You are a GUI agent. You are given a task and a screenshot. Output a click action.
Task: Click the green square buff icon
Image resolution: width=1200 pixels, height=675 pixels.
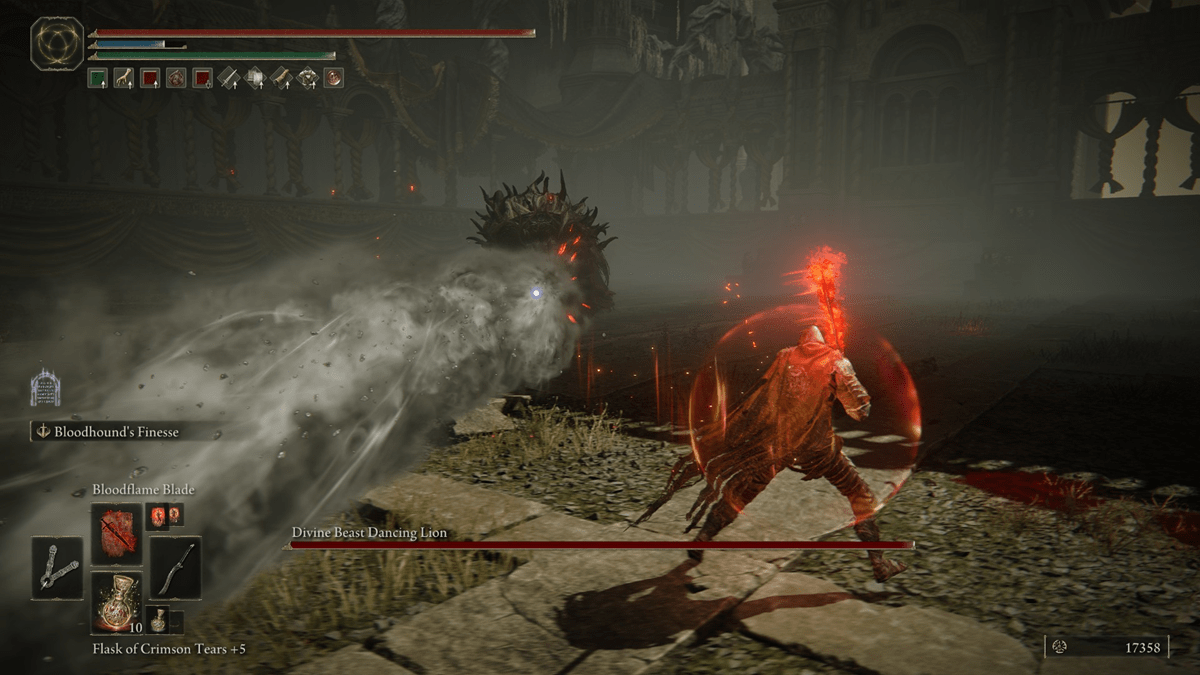coord(98,78)
